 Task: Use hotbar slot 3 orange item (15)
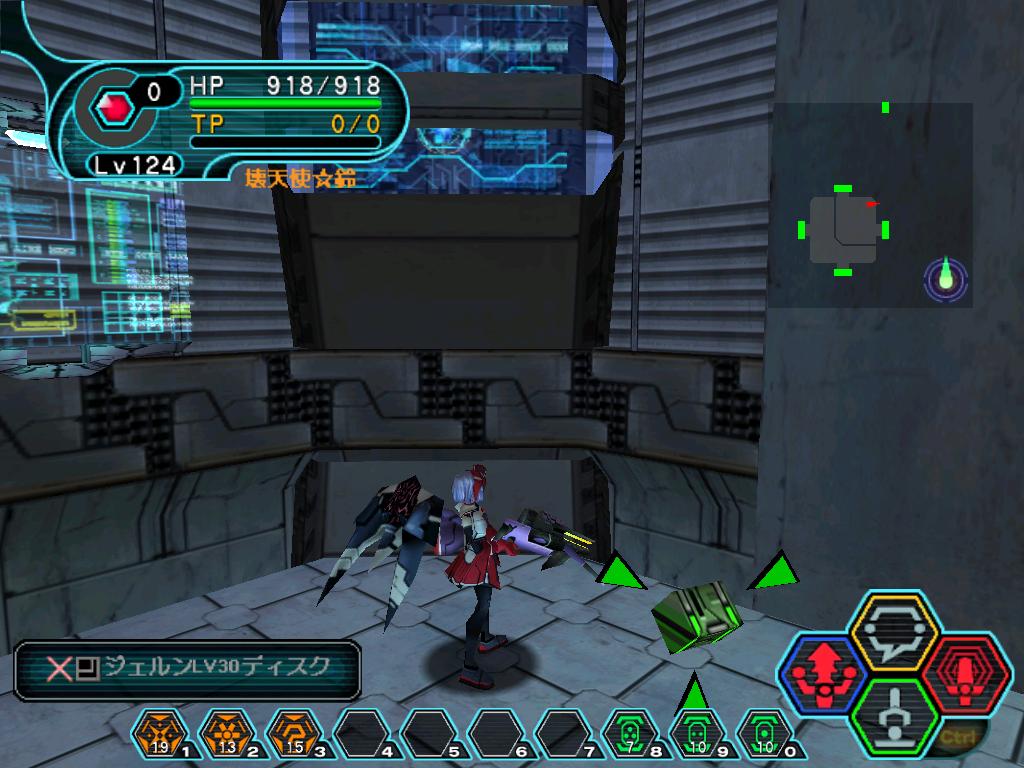292,735
